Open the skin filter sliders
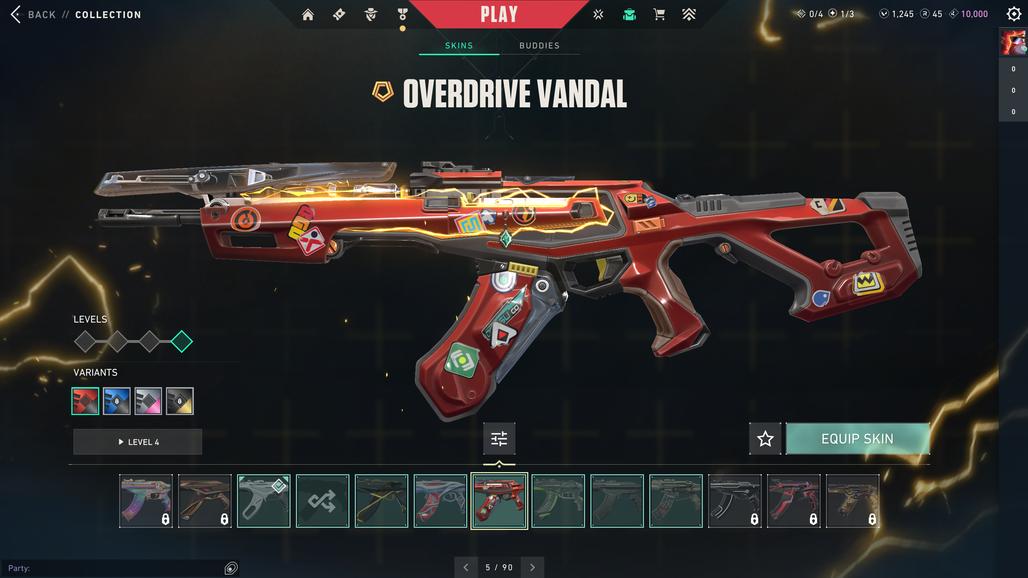The height and width of the screenshot is (578, 1028). point(499,438)
